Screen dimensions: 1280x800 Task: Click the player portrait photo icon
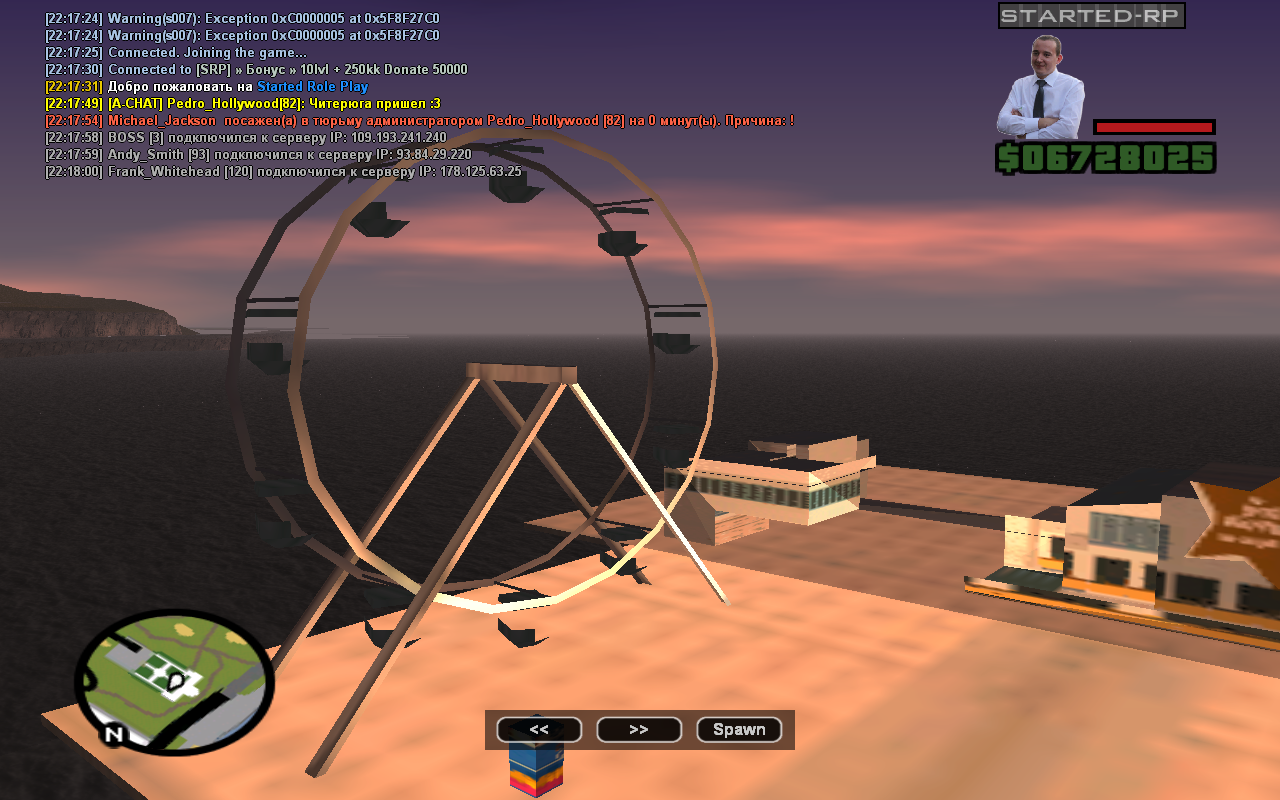[1040, 88]
